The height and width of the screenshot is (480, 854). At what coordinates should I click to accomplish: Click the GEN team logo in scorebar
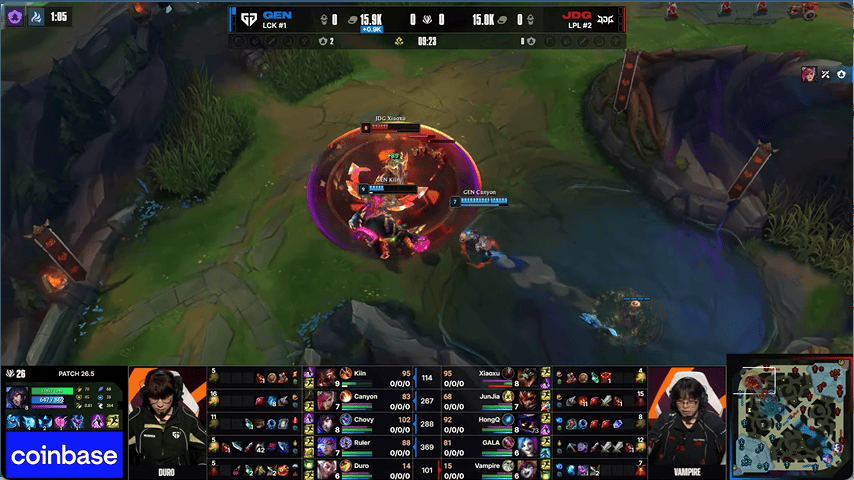click(246, 17)
